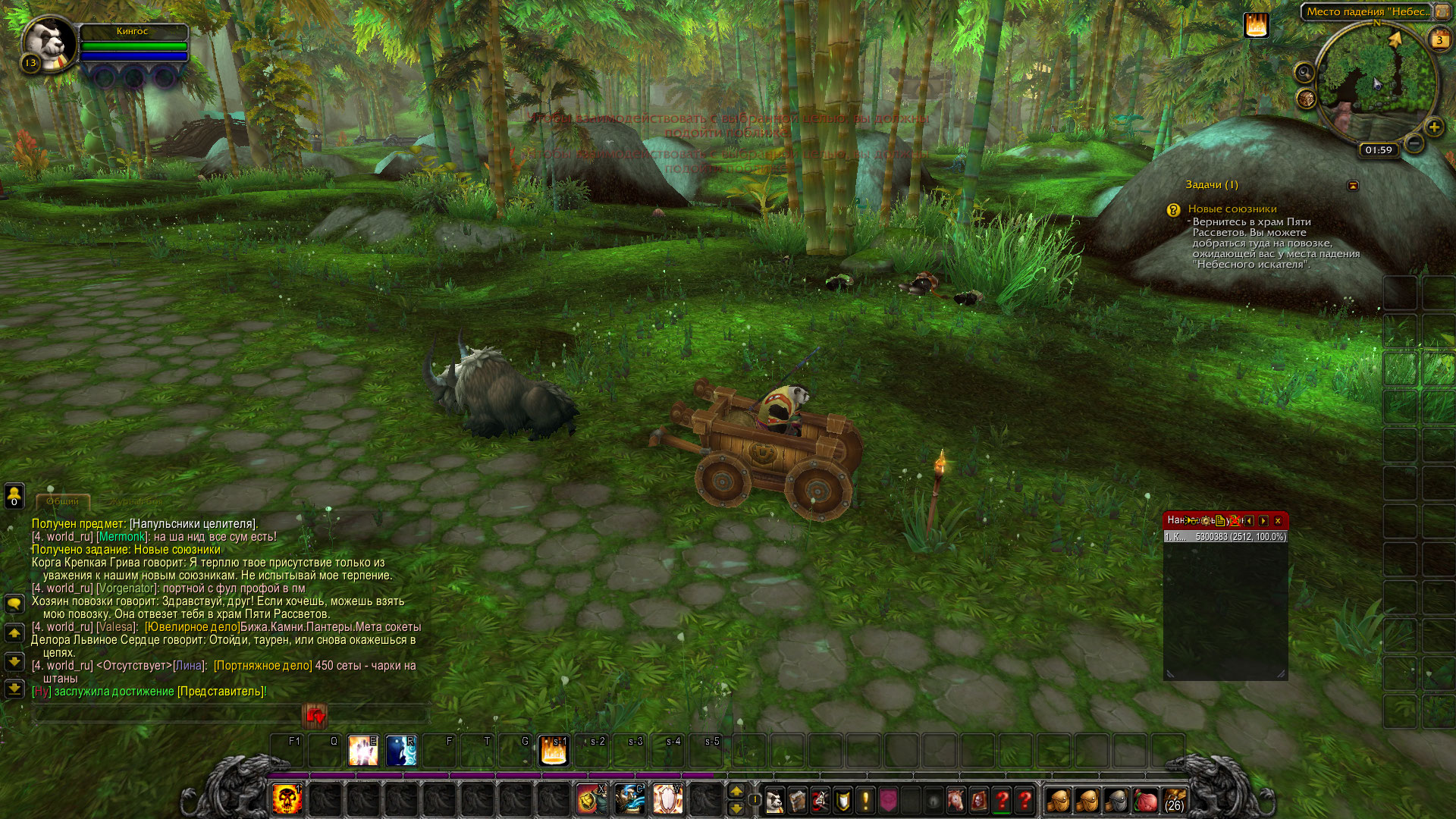
Task: Activate the glowing shield ability
Action: pos(667,799)
